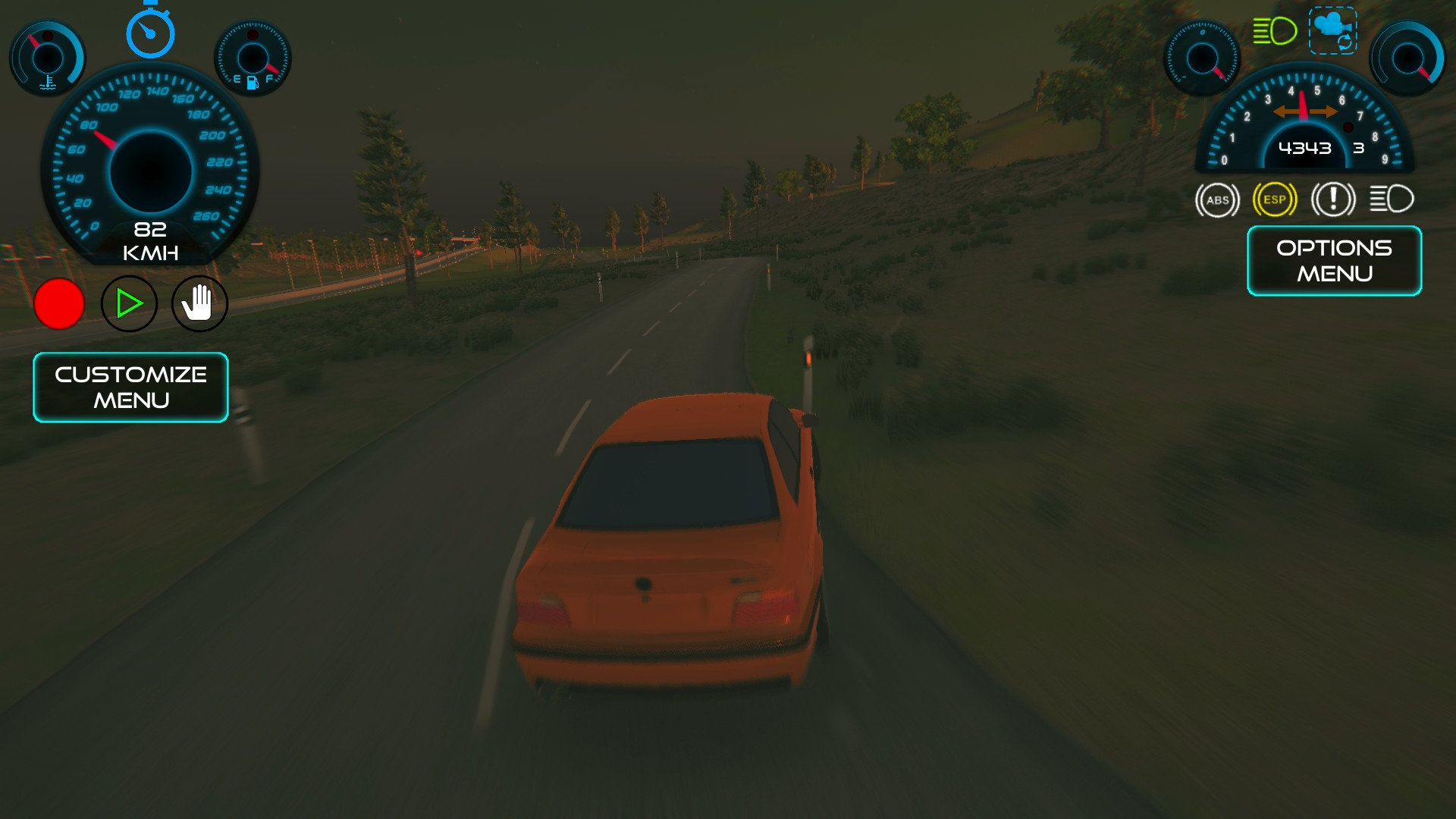1456x819 pixels.
Task: Click the ABS warning indicator icon
Action: tap(1216, 199)
